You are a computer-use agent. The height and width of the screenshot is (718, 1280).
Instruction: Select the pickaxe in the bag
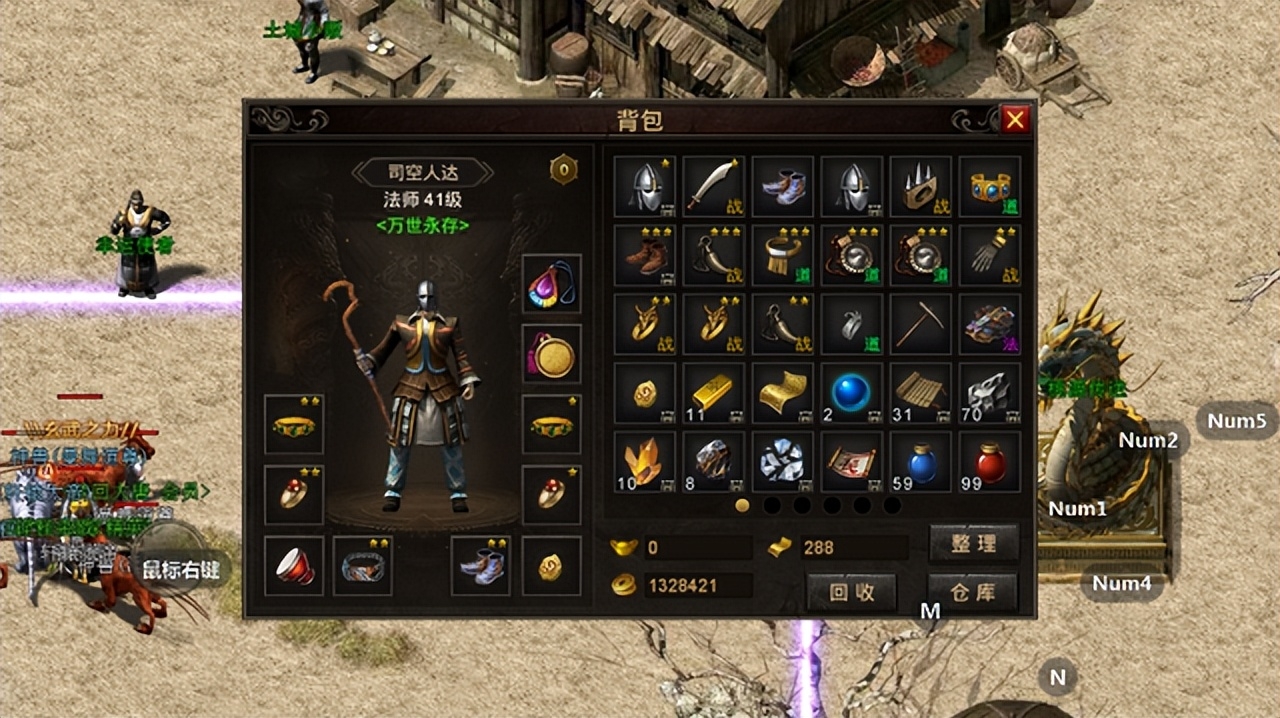(x=921, y=324)
